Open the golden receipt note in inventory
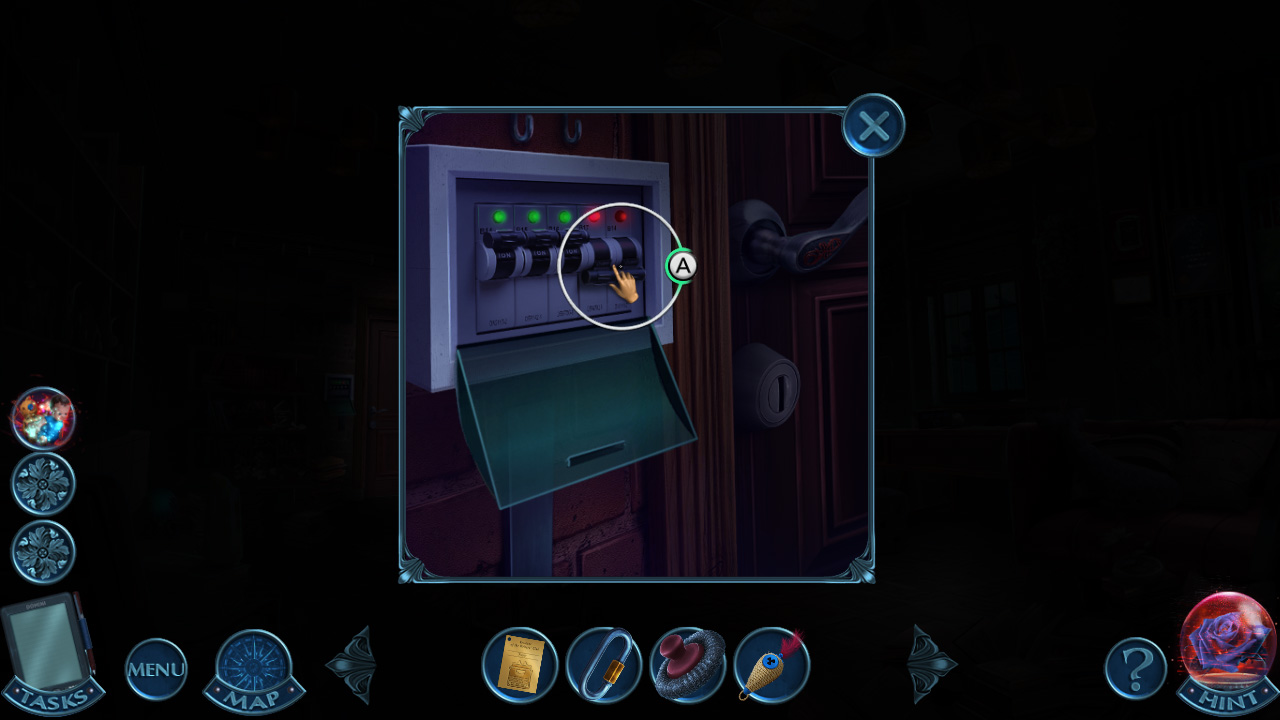The width and height of the screenshot is (1280, 720). [519, 665]
